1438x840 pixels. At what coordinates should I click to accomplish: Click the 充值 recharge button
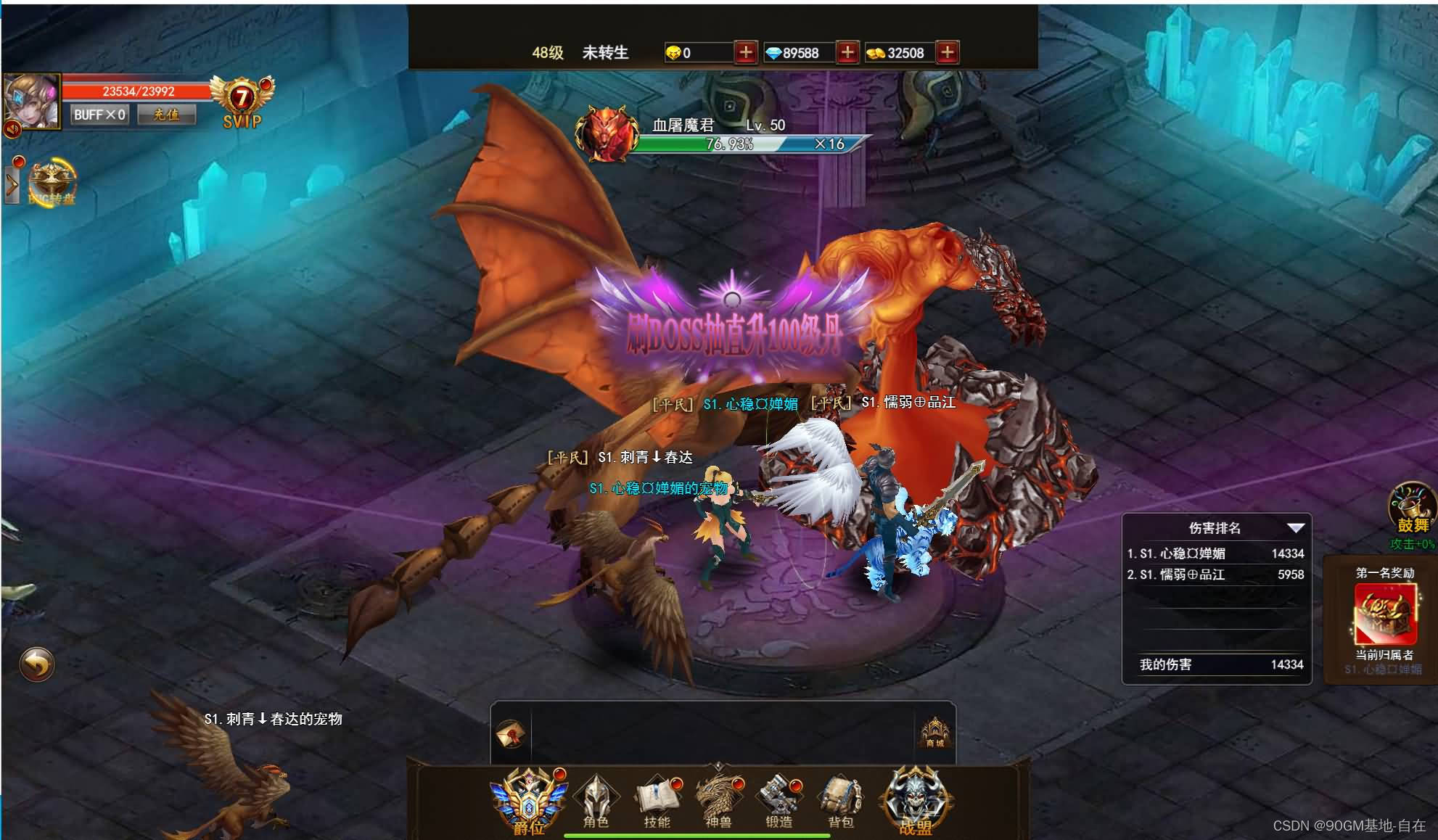tap(166, 115)
